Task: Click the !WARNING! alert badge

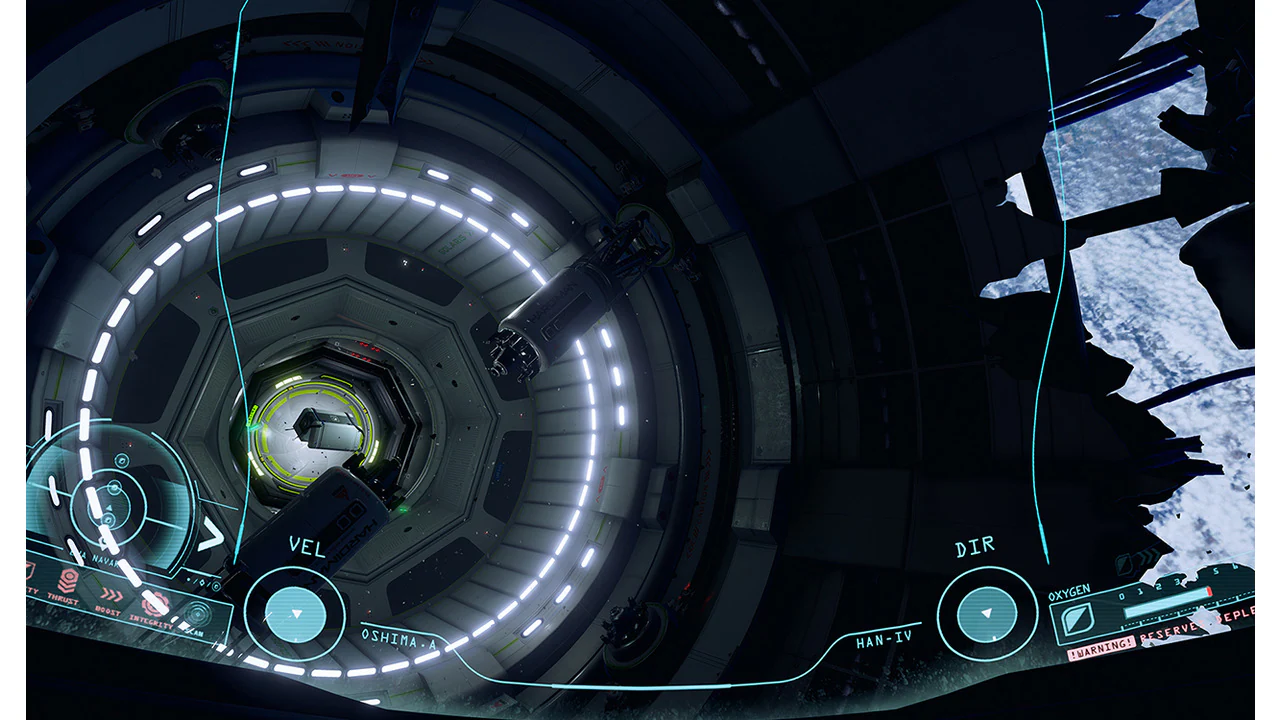Action: coord(1101,646)
